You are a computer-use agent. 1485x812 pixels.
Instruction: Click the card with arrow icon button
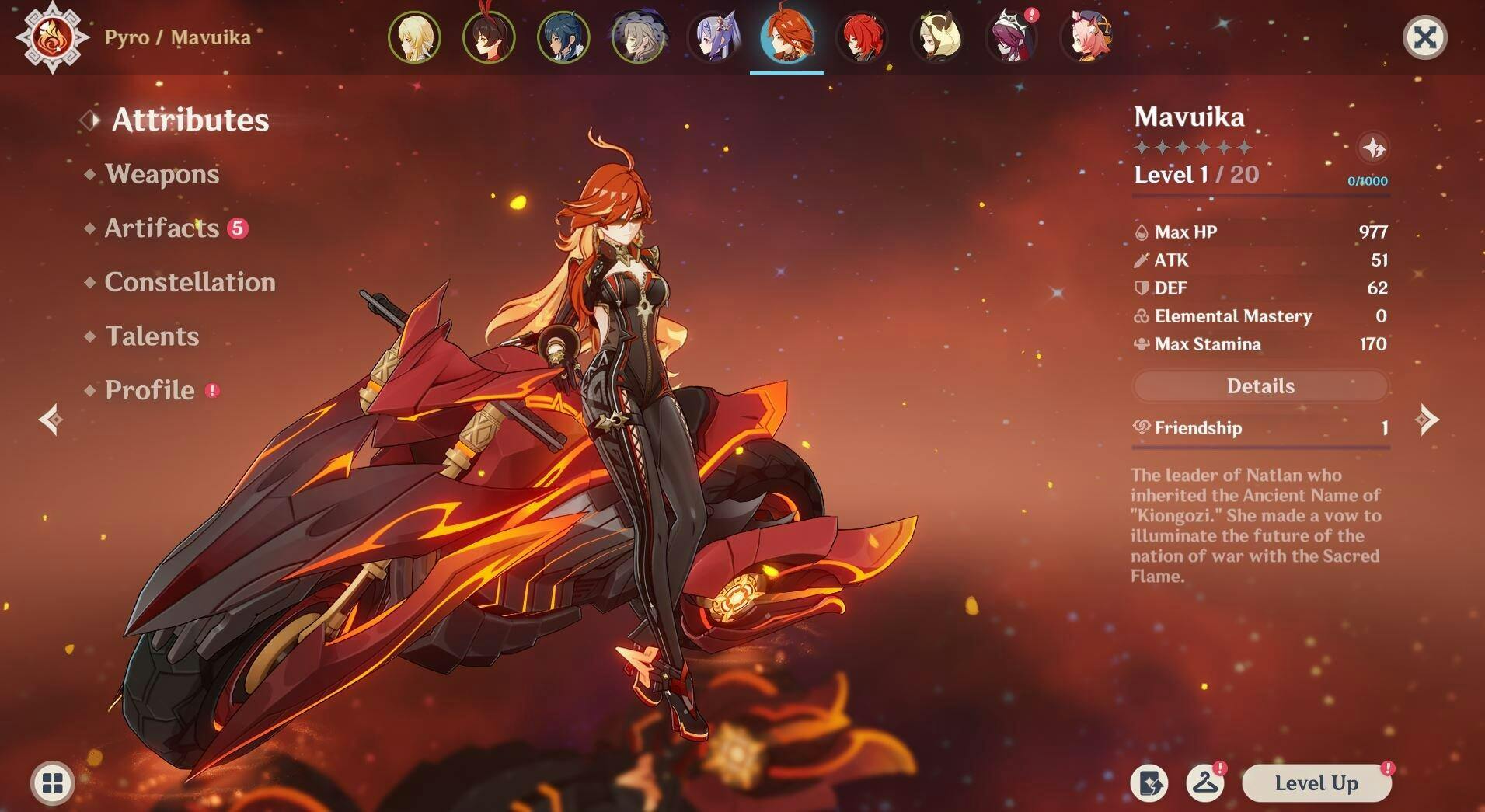pos(1149,783)
